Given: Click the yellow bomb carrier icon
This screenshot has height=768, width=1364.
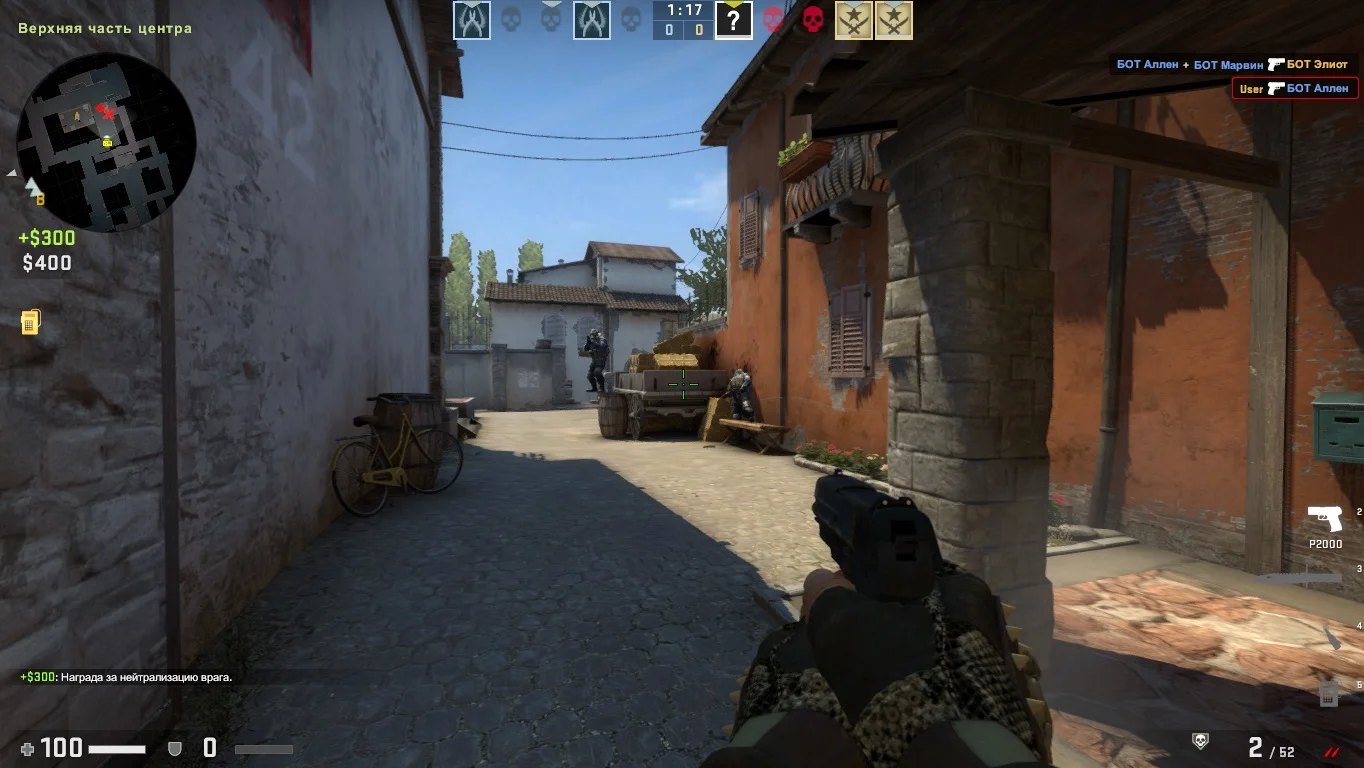Looking at the screenshot, I should pos(31,322).
